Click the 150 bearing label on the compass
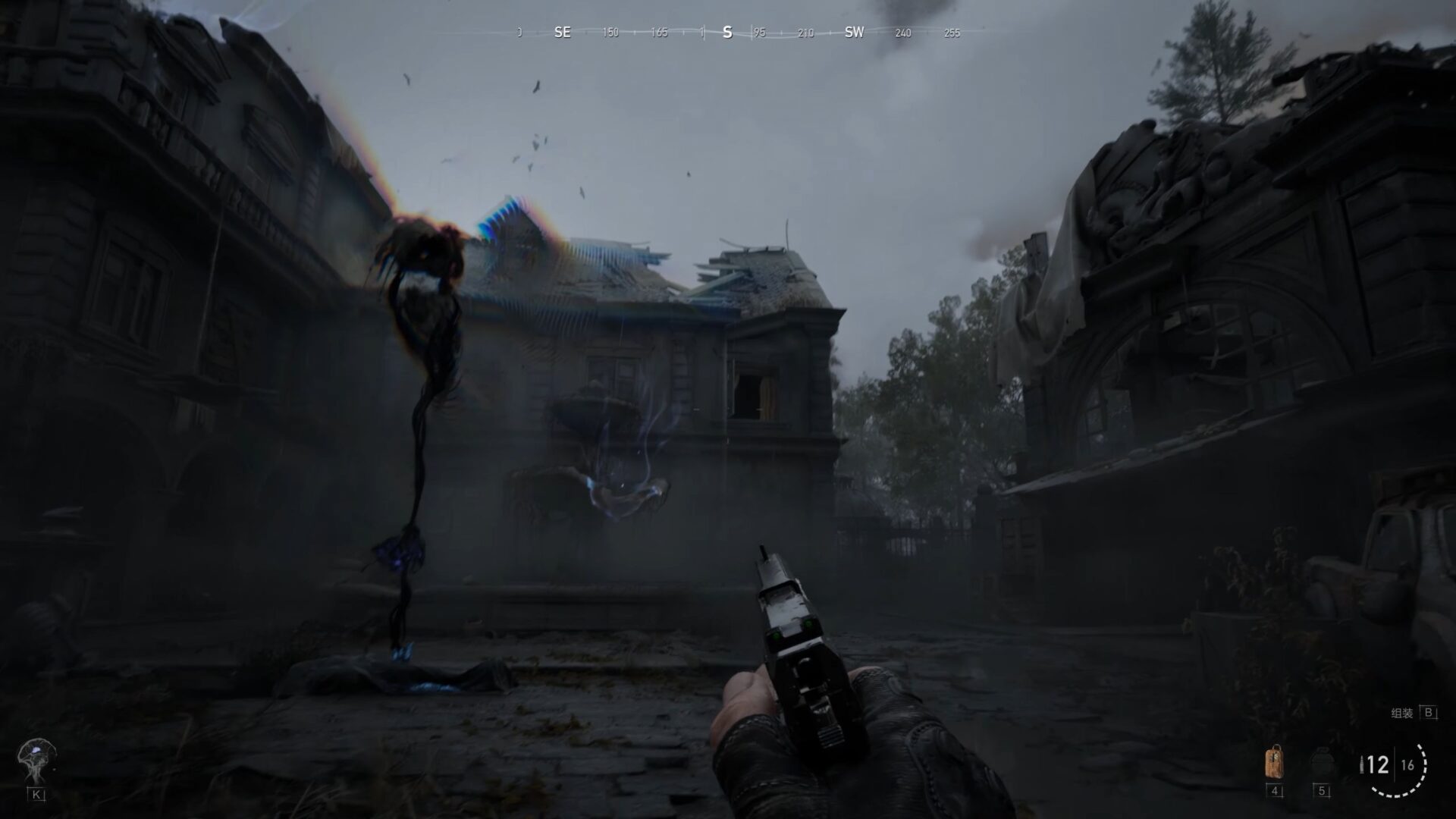This screenshot has height=819, width=1456. coord(610,33)
